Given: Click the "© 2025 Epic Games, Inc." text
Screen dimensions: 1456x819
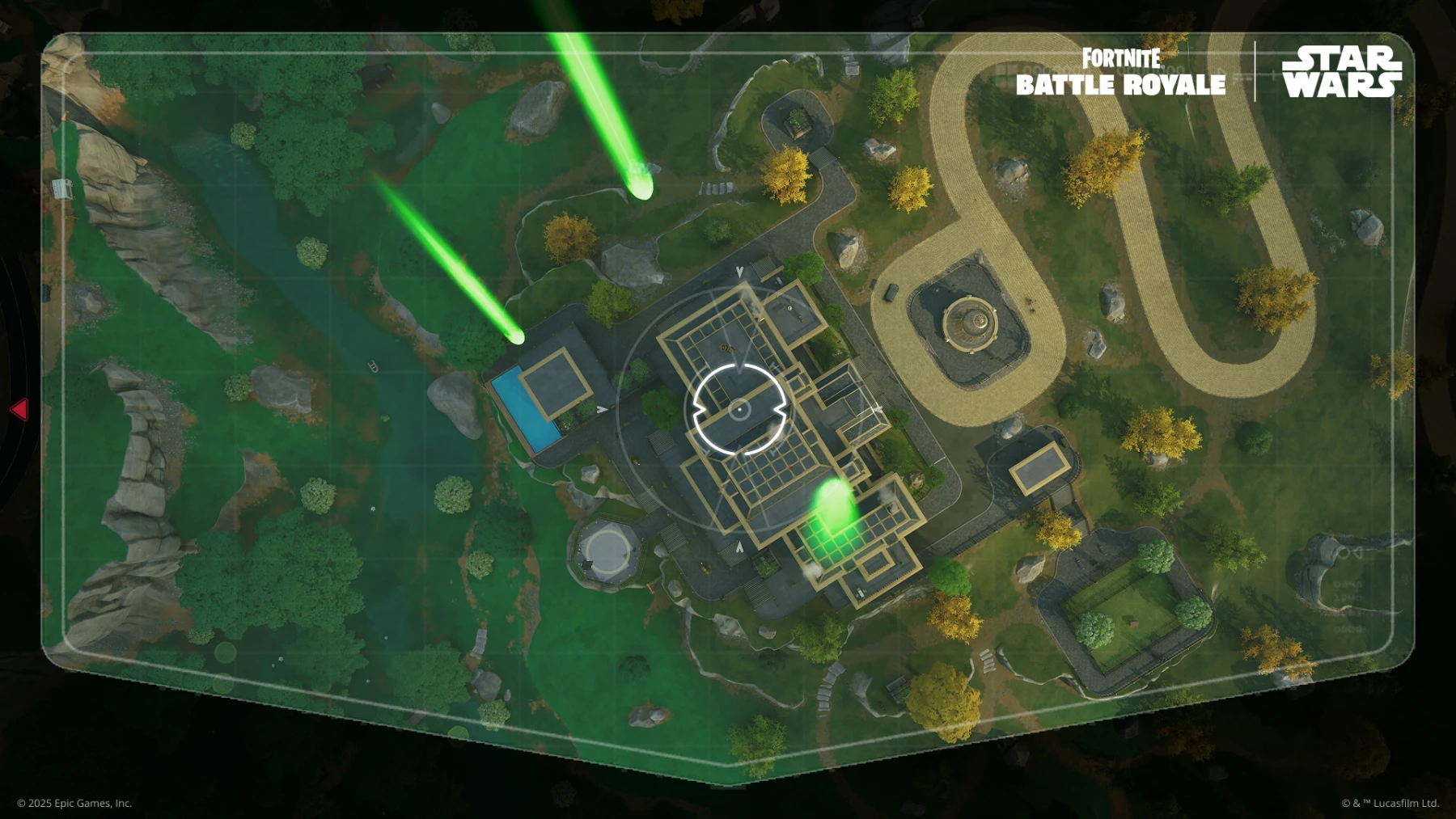Looking at the screenshot, I should 76,803.
